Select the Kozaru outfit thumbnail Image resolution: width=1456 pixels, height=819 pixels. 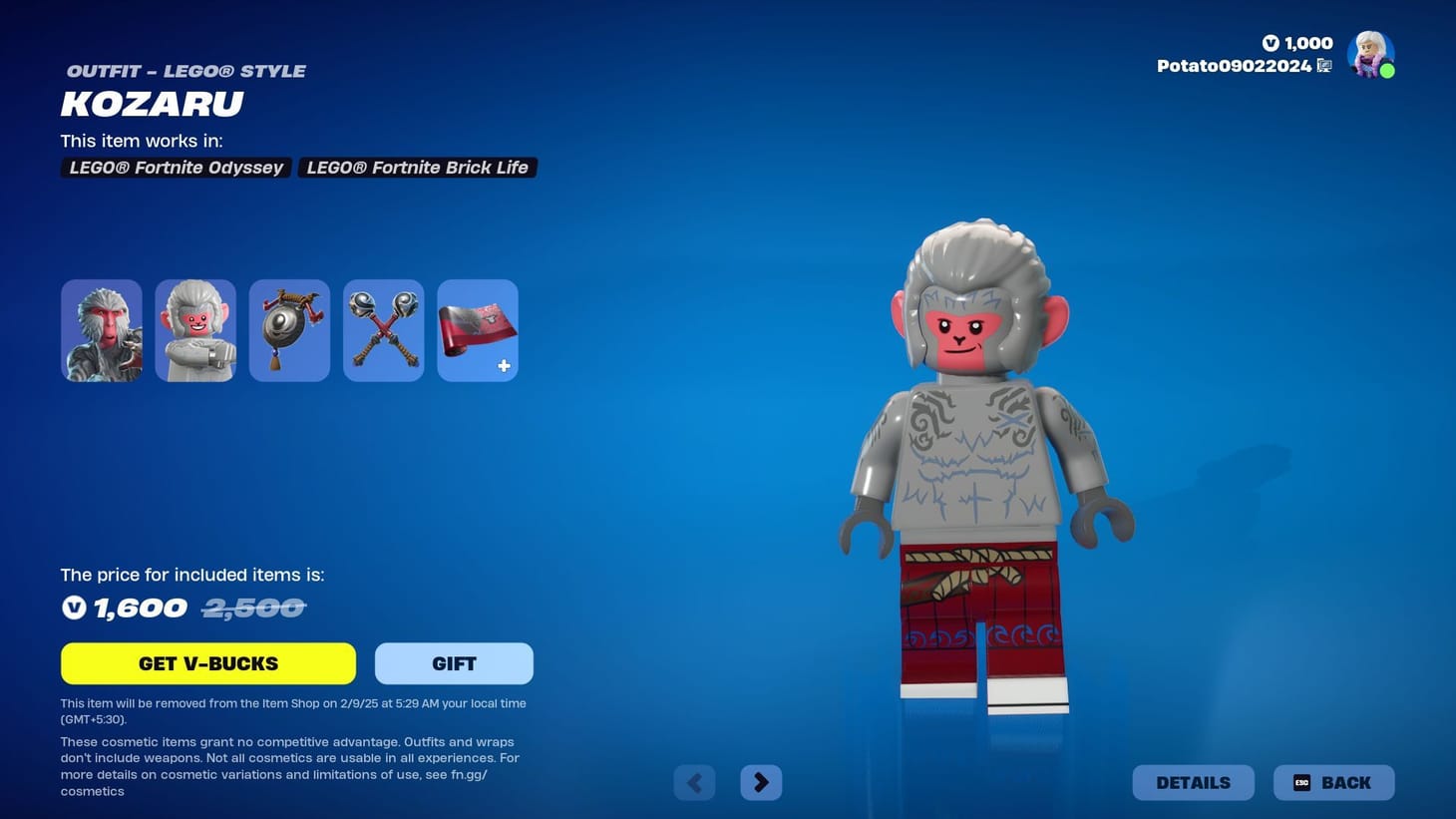coord(101,329)
